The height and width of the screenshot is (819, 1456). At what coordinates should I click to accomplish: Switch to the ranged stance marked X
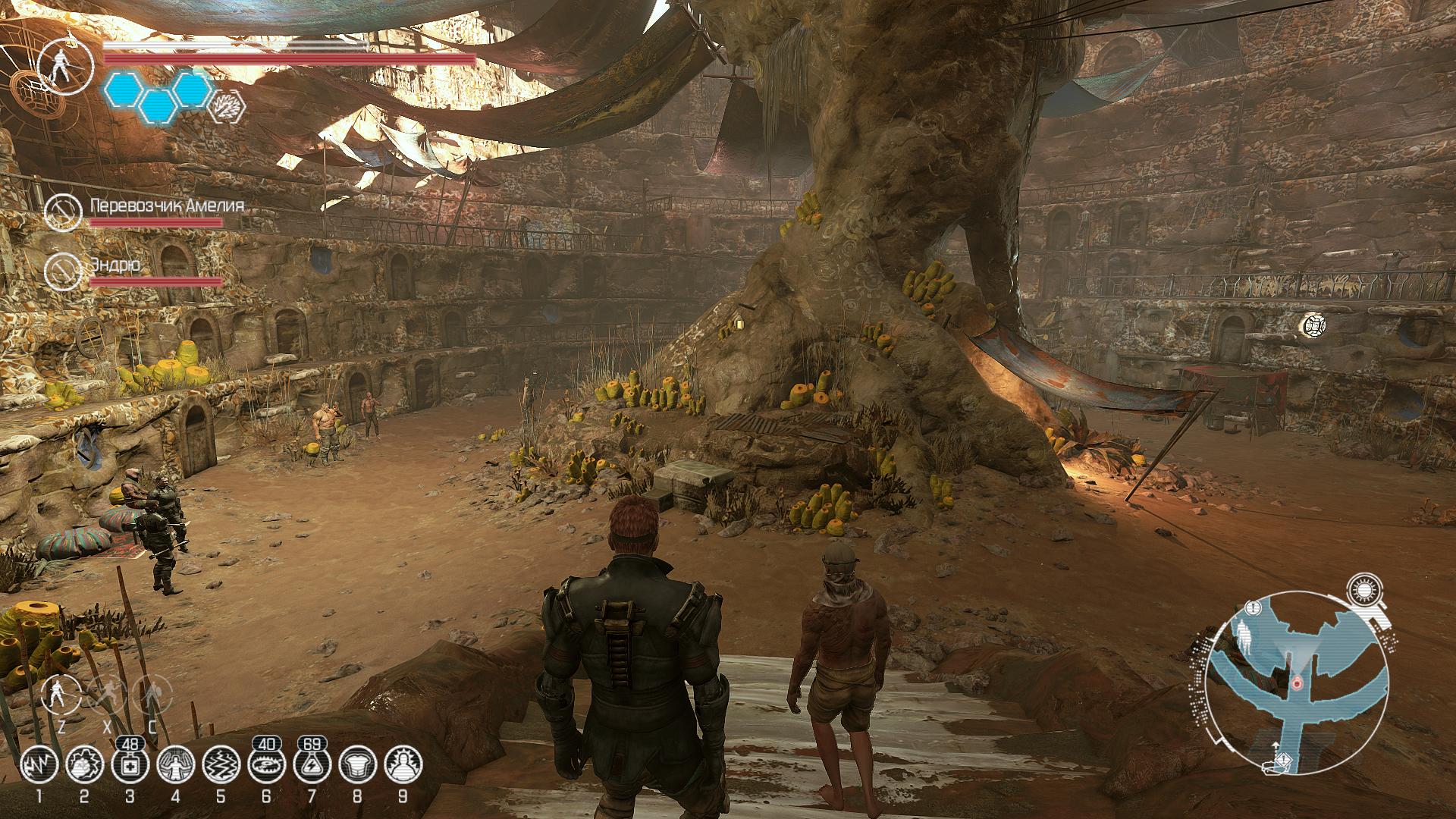pos(108,694)
